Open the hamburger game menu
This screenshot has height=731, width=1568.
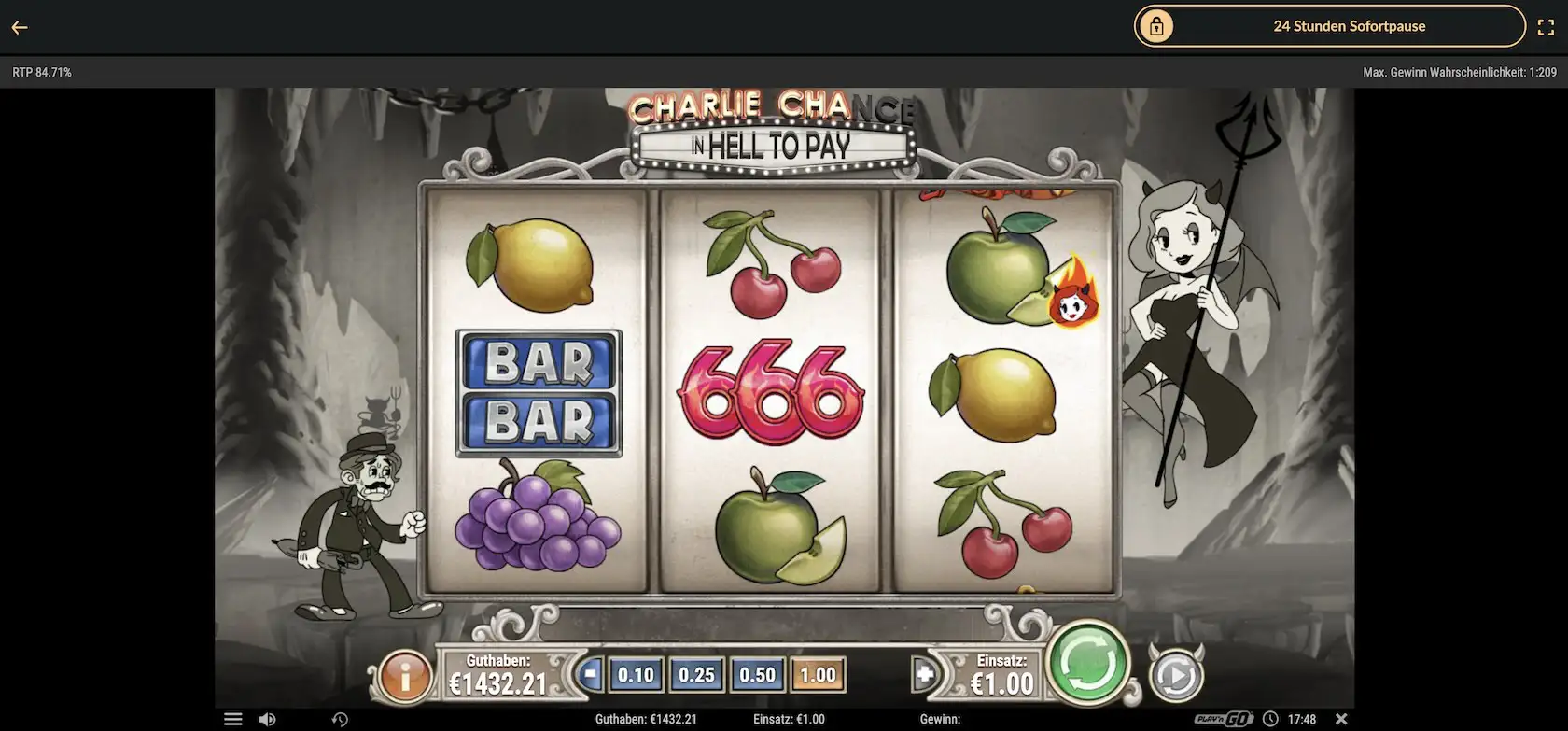(x=233, y=719)
